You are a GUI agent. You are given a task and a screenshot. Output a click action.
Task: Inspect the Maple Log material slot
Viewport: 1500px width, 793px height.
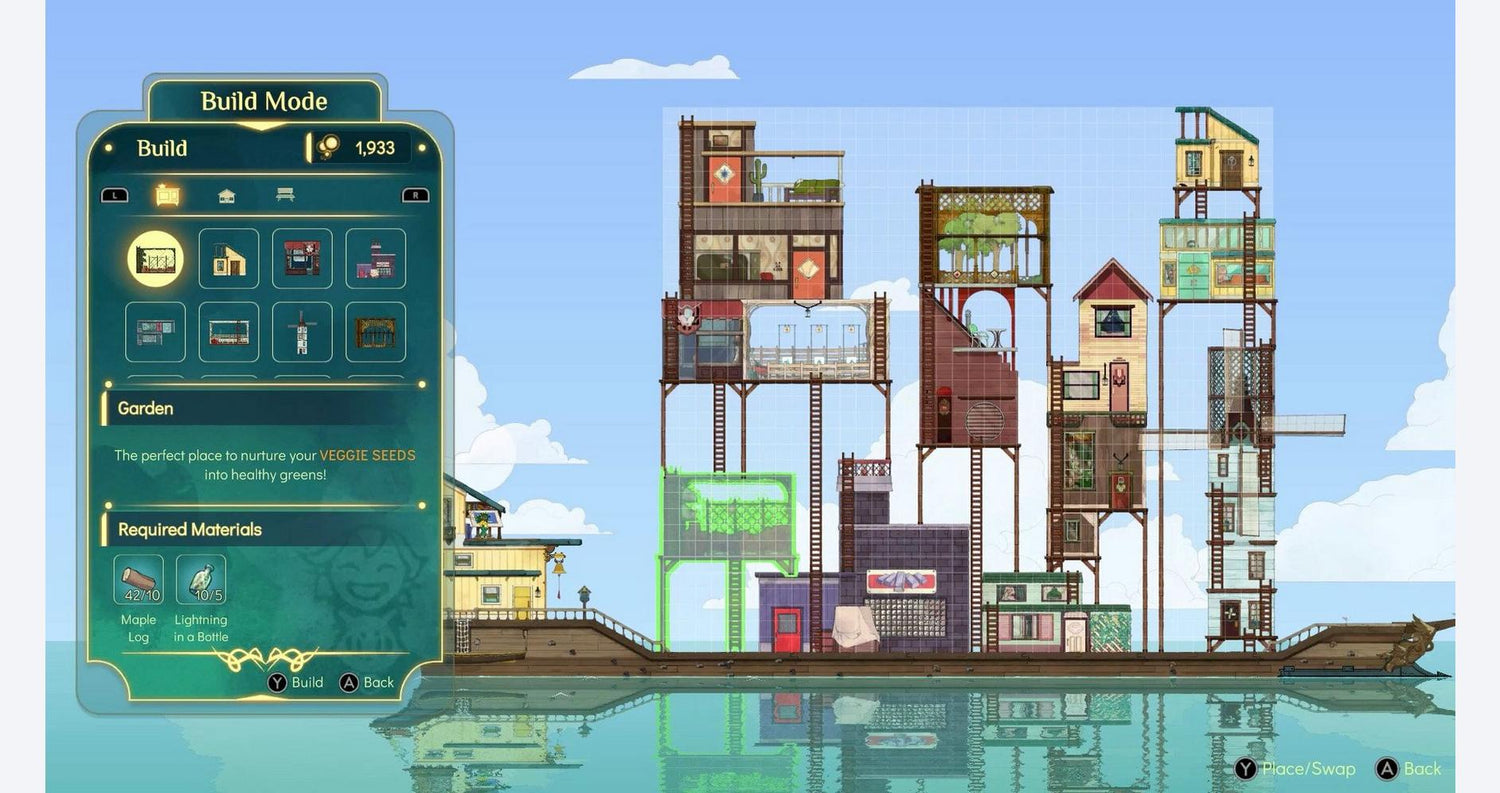point(138,580)
